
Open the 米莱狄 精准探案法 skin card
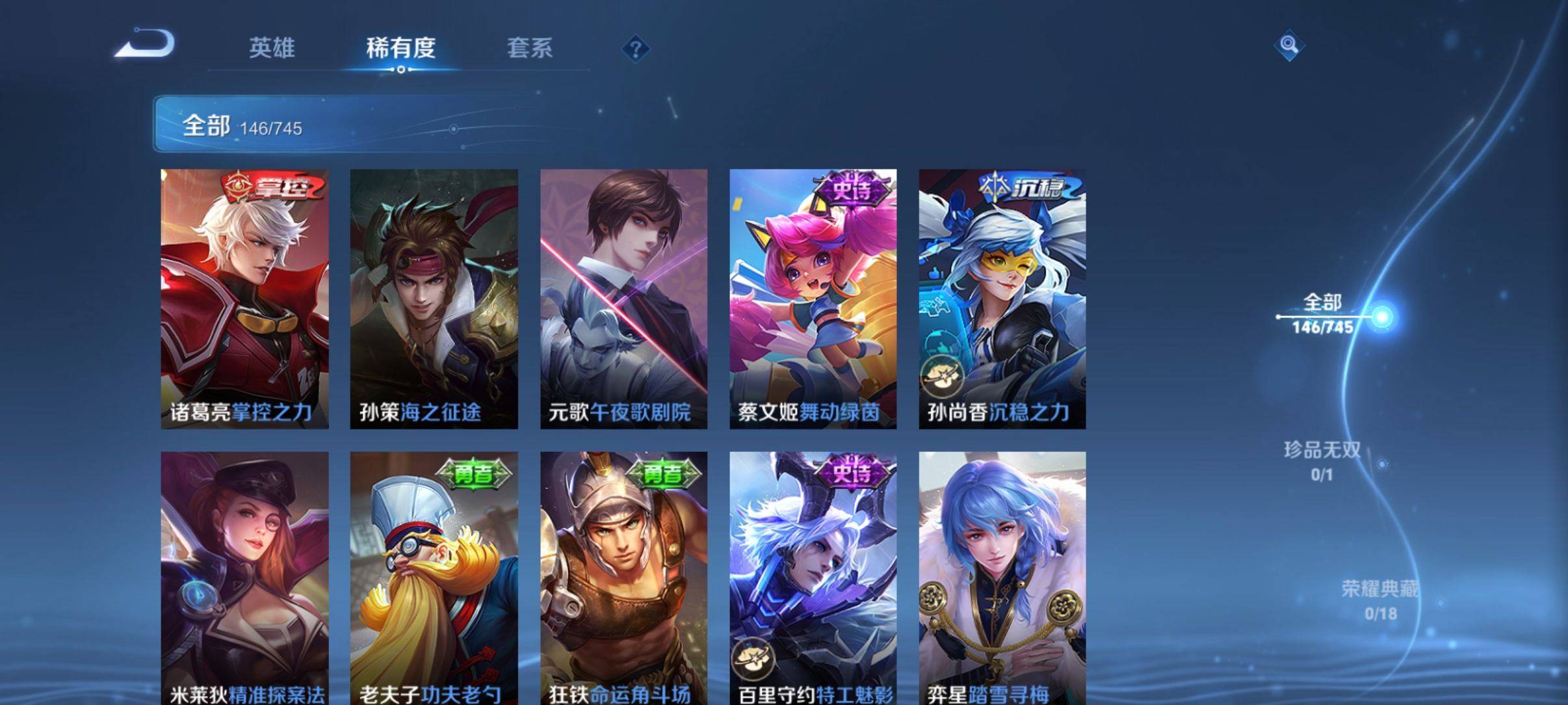click(244, 578)
